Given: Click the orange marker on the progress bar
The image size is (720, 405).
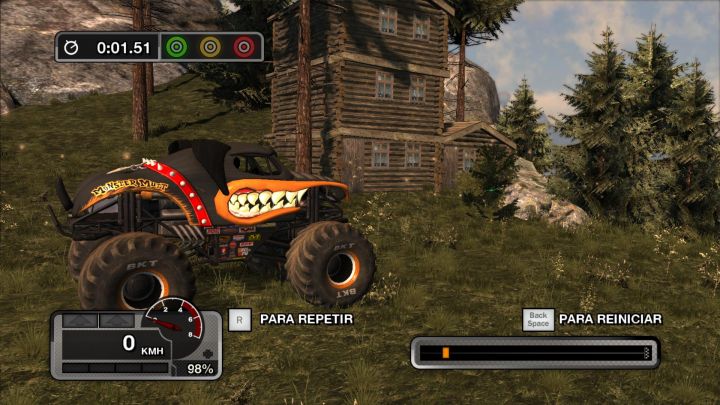Looking at the screenshot, I should (445, 352).
